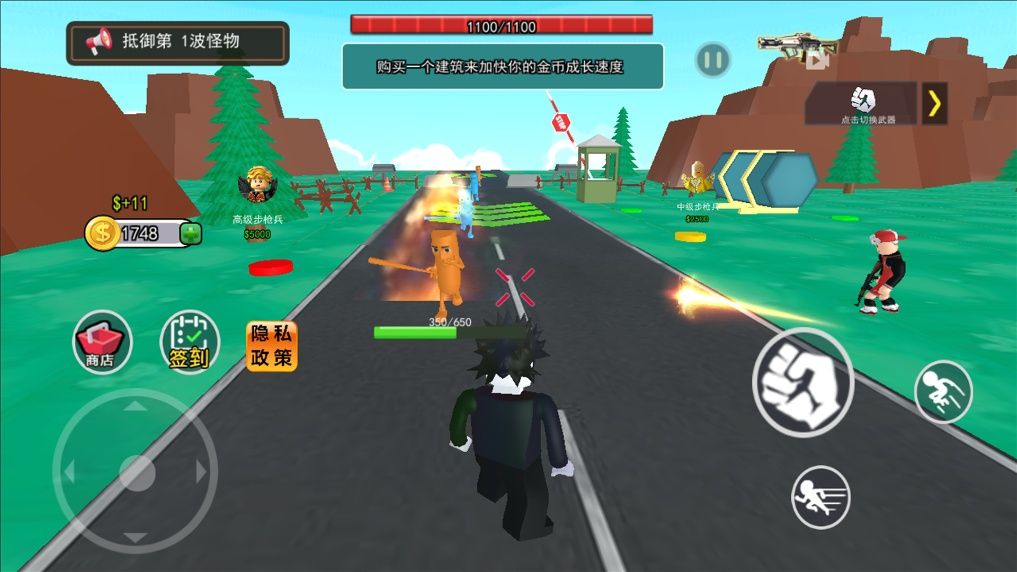Click the fist weapon-switch button (点击切换武器)
This screenshot has height=572, width=1017.
pos(862,102)
